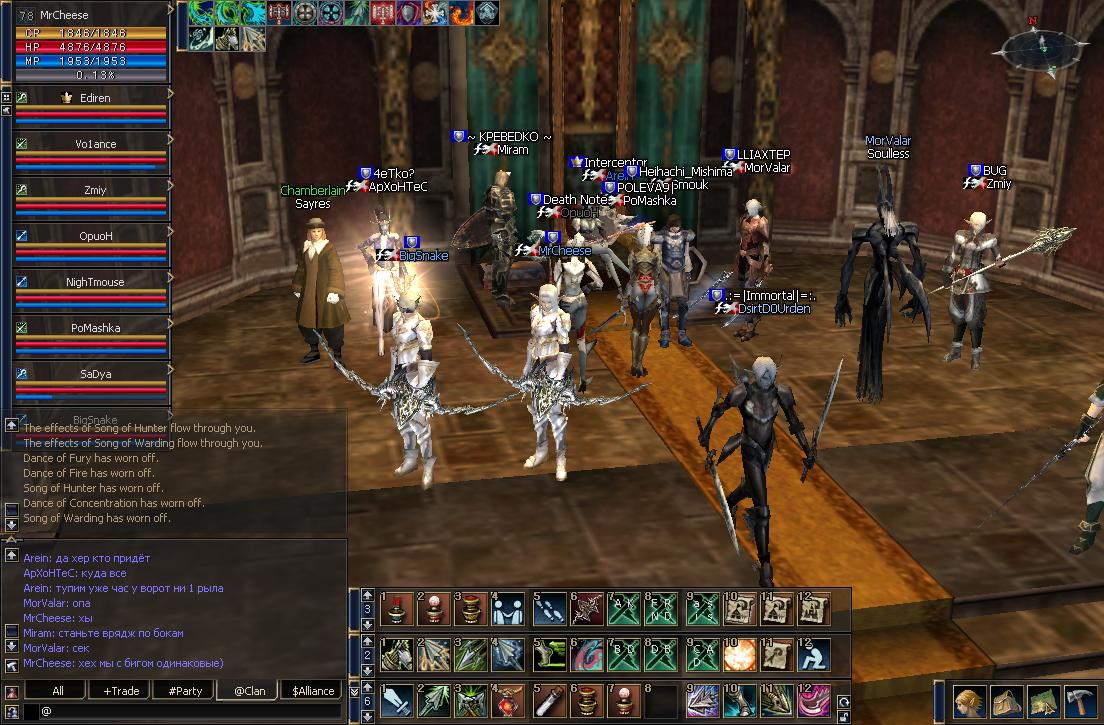Activate the sit-down action in hotbar 2
Viewport: 1104px width, 725px height.
[x=815, y=654]
